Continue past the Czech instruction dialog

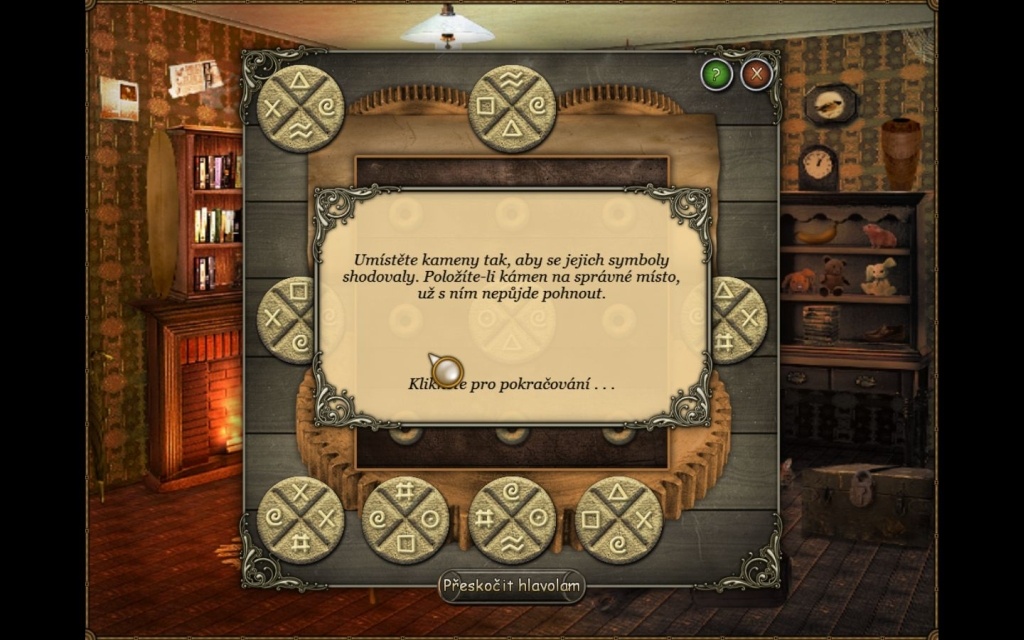[511, 383]
